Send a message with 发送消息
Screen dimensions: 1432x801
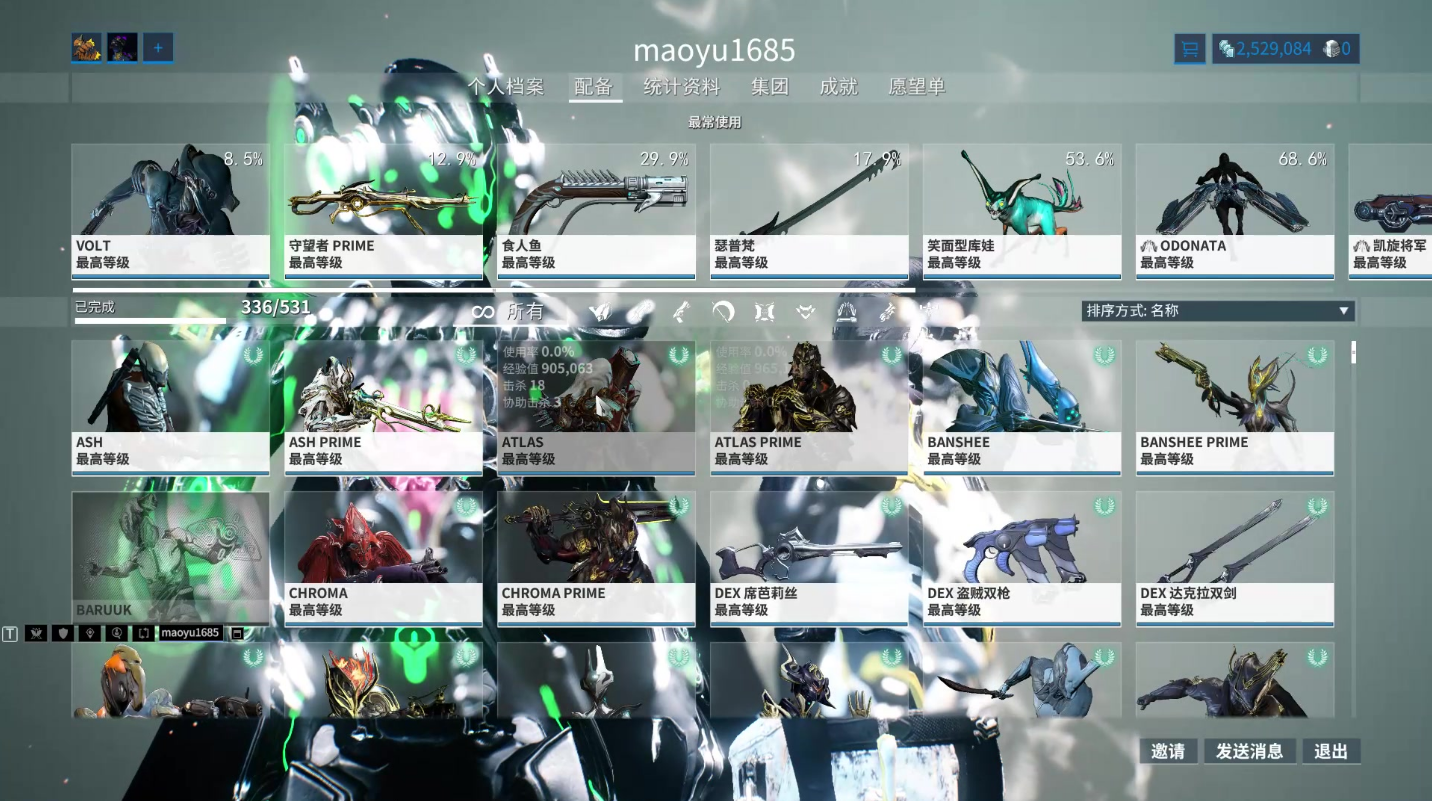pos(1250,751)
